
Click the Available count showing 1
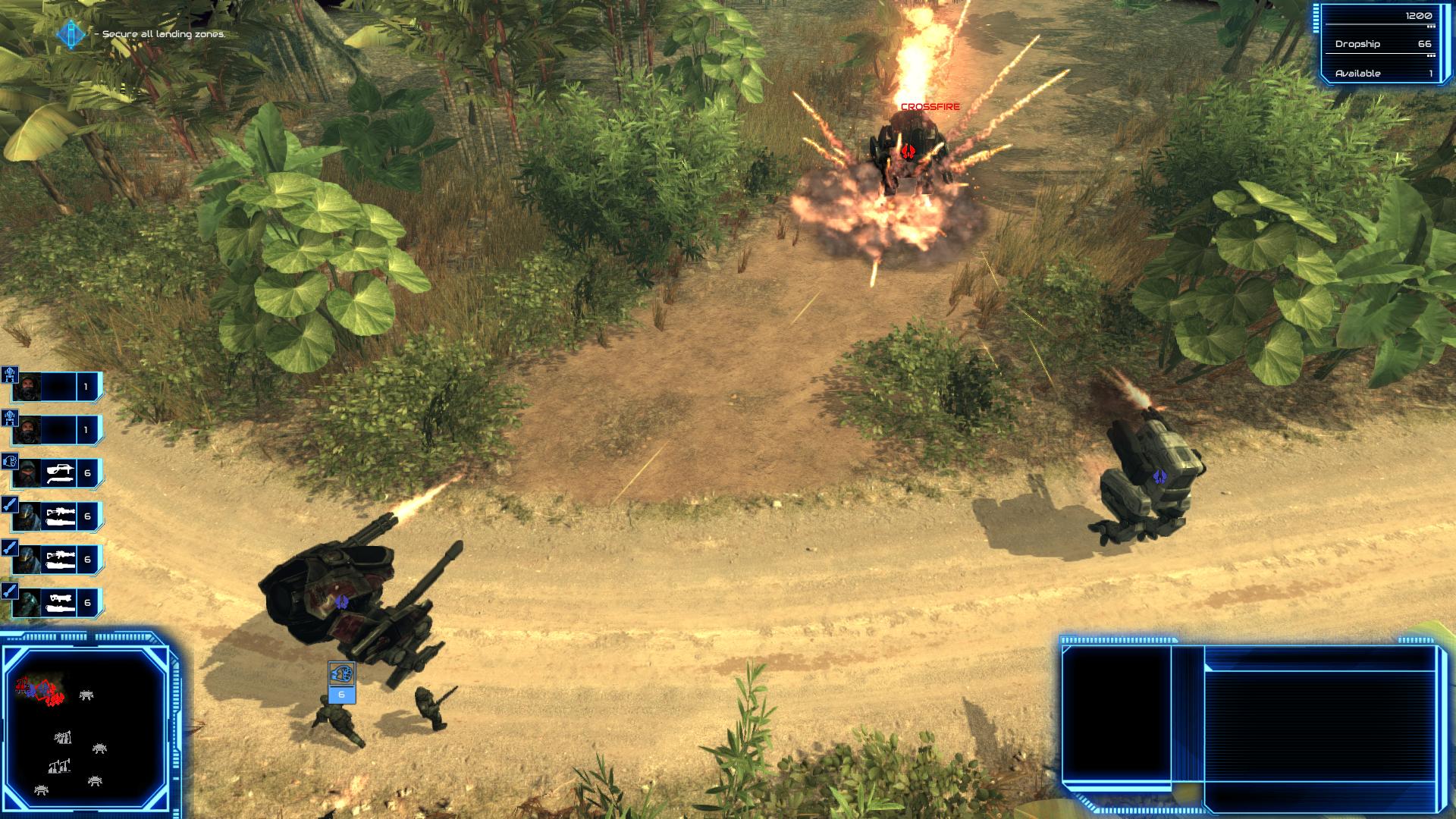[x=1431, y=73]
